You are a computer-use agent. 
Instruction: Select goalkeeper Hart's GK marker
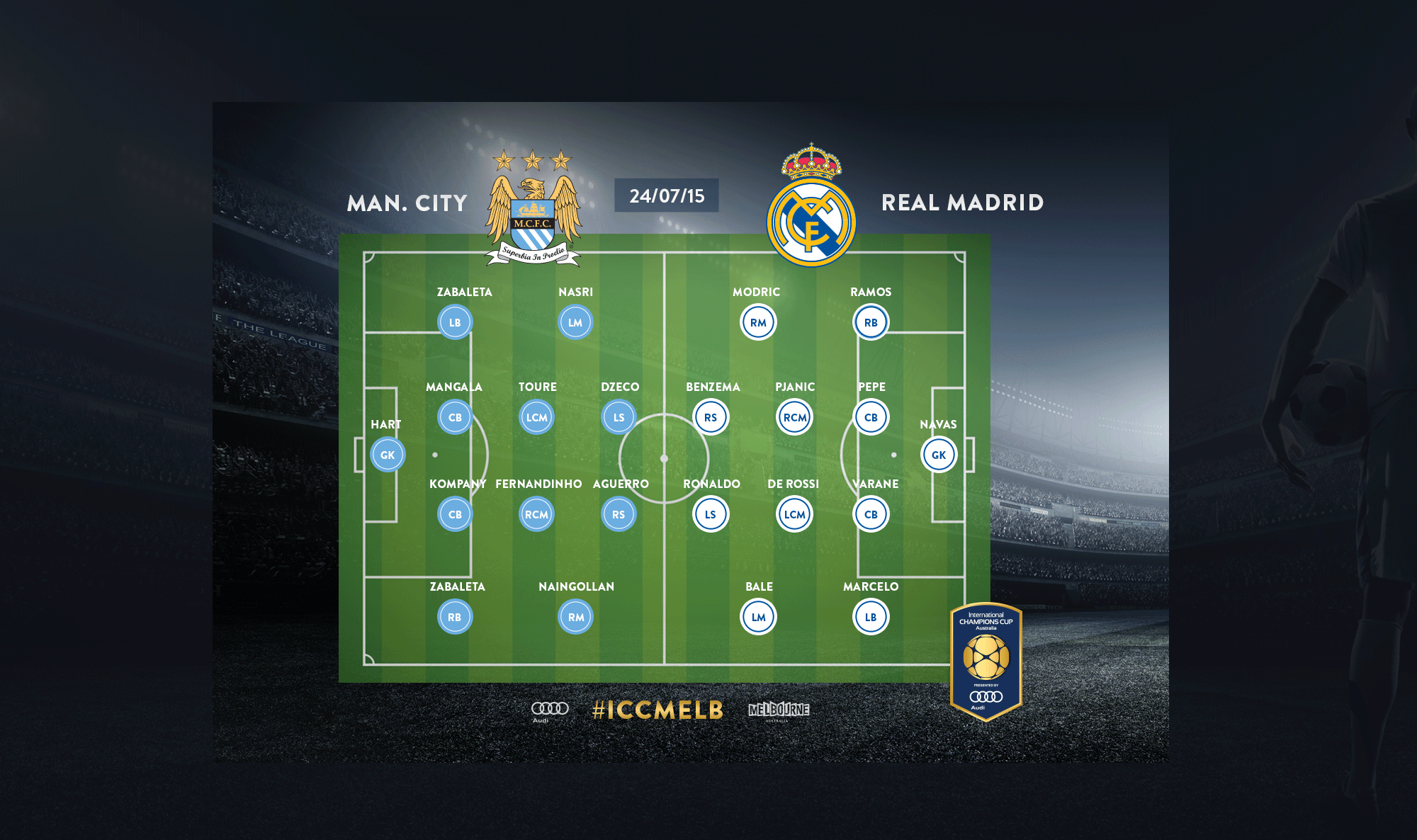click(x=388, y=455)
